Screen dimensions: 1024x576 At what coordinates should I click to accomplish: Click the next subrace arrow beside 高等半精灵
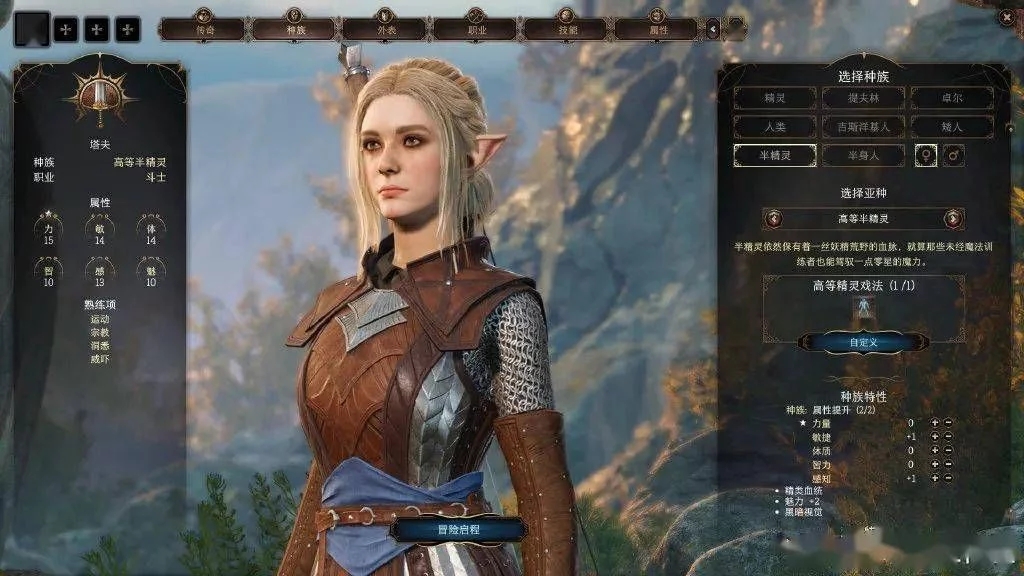[954, 218]
